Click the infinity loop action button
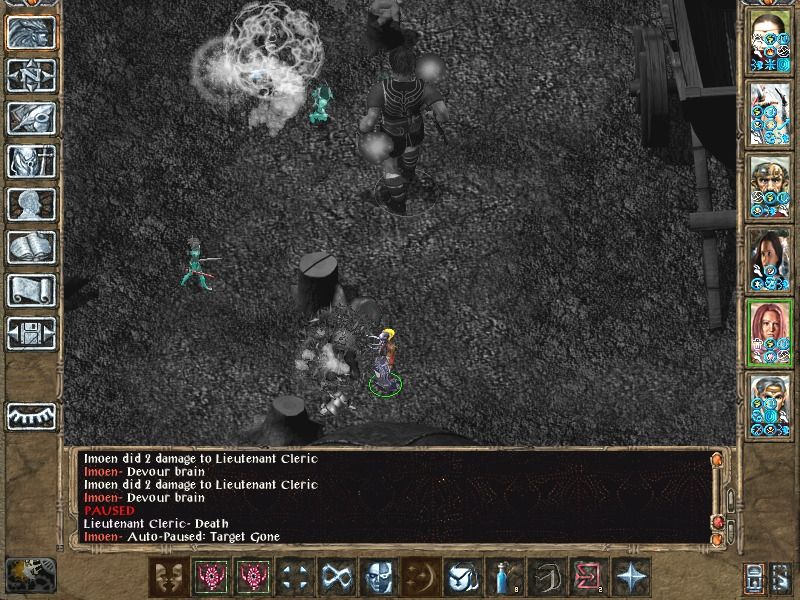800x600 pixels. (x=333, y=576)
